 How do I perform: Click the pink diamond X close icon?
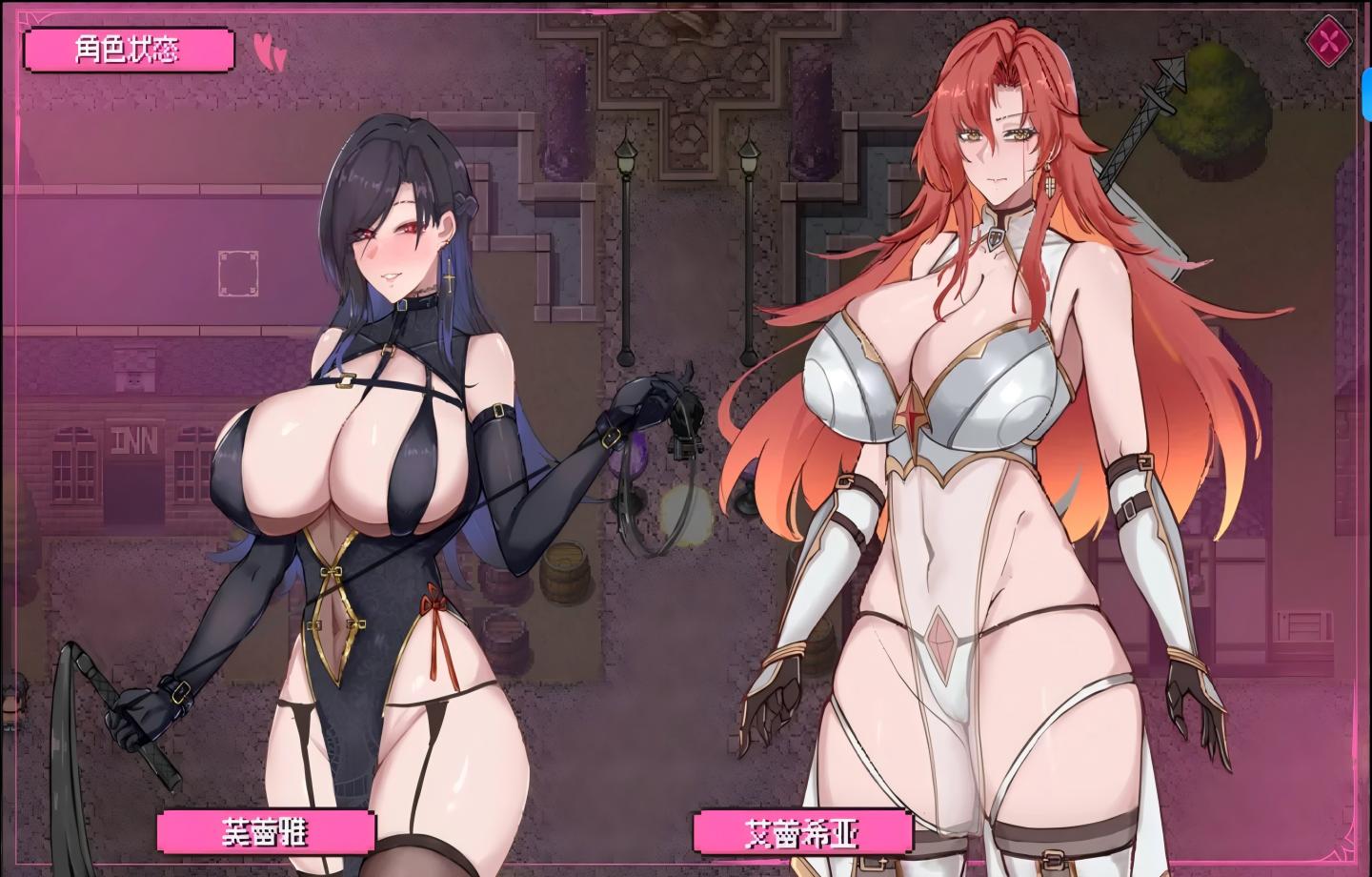point(1327,39)
